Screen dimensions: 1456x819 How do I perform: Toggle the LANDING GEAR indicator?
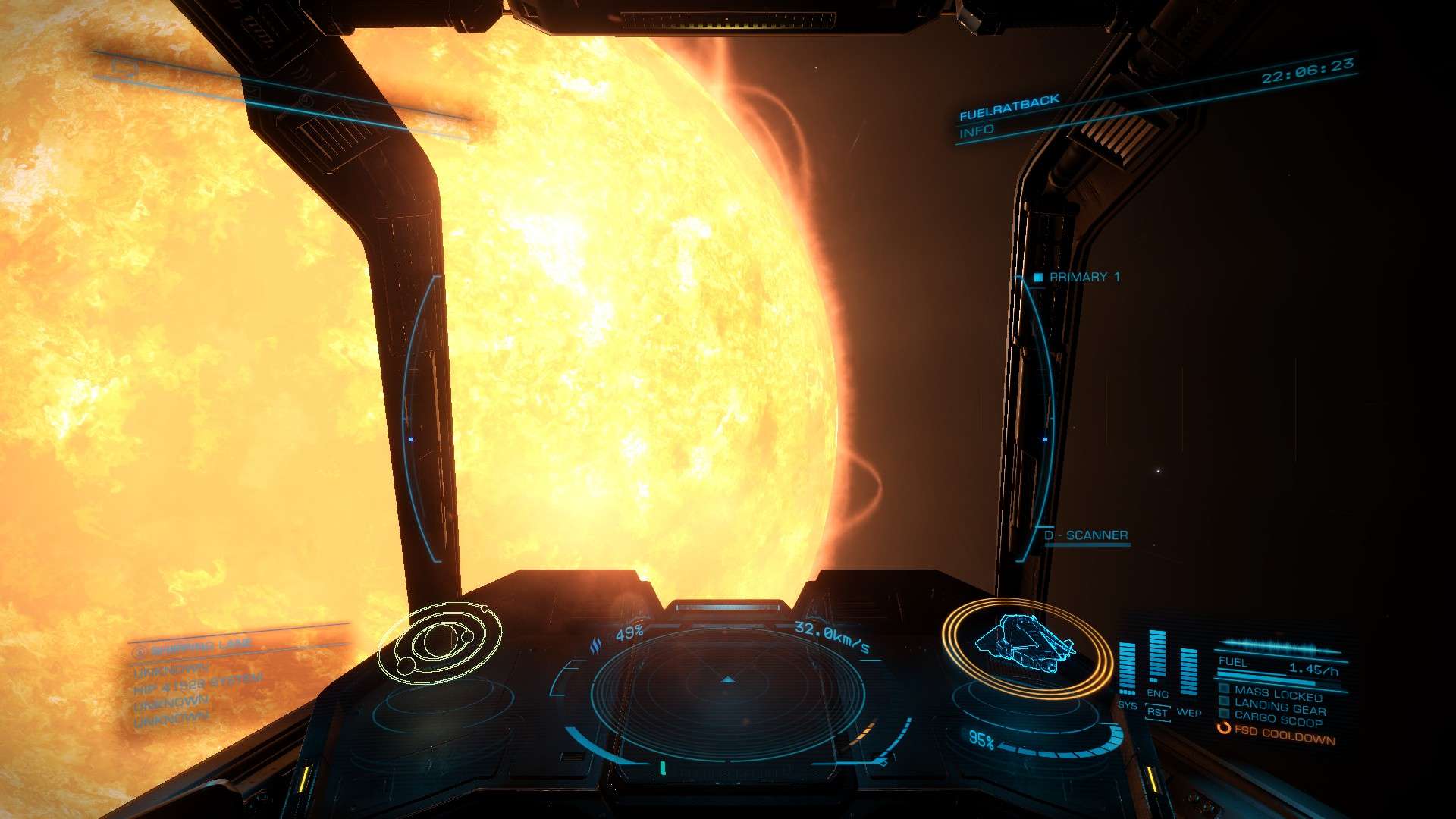[1279, 708]
